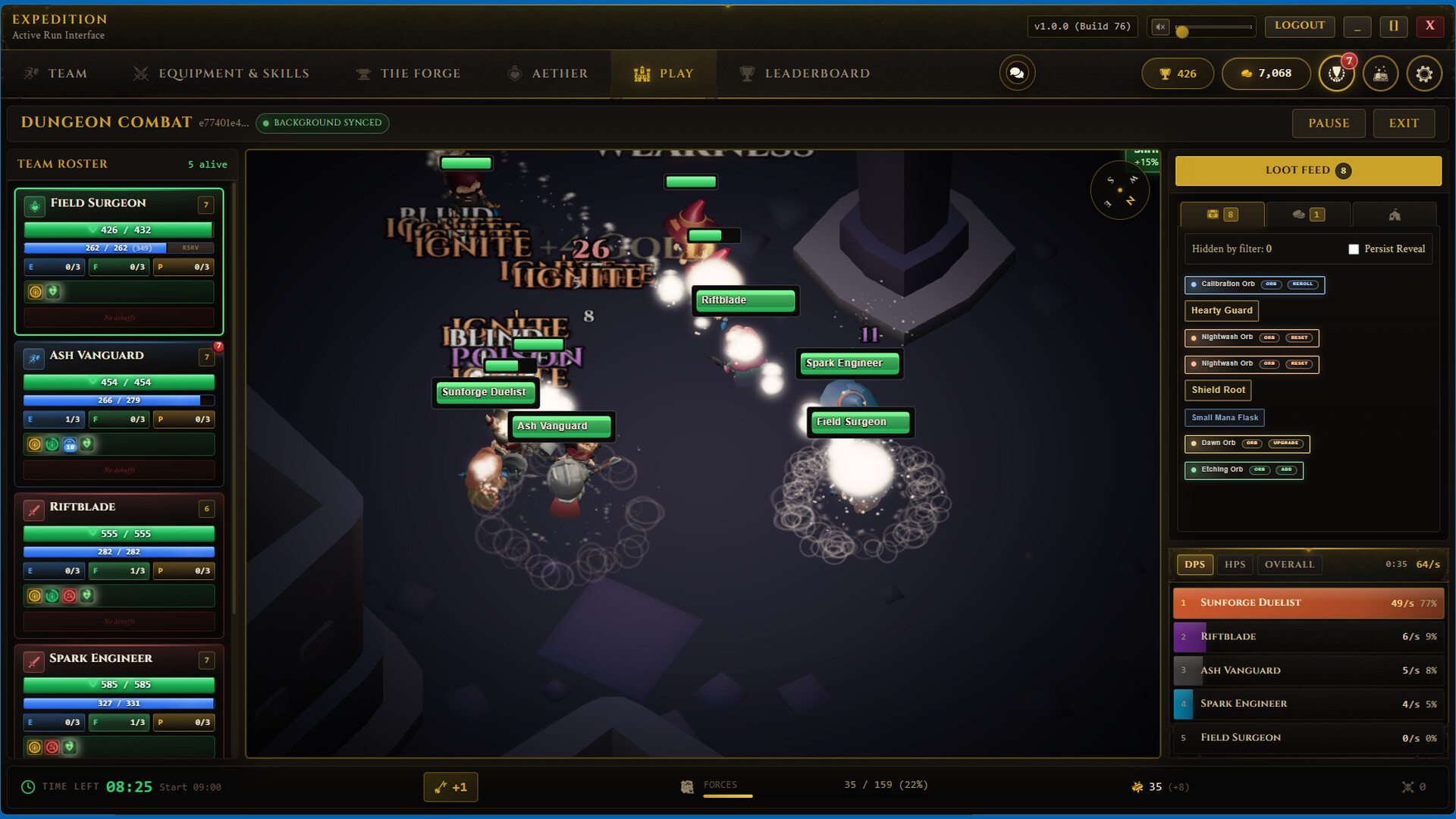Image resolution: width=1456 pixels, height=819 pixels.
Task: Select Field Surgeon's class portrait icon
Action: coord(33,206)
